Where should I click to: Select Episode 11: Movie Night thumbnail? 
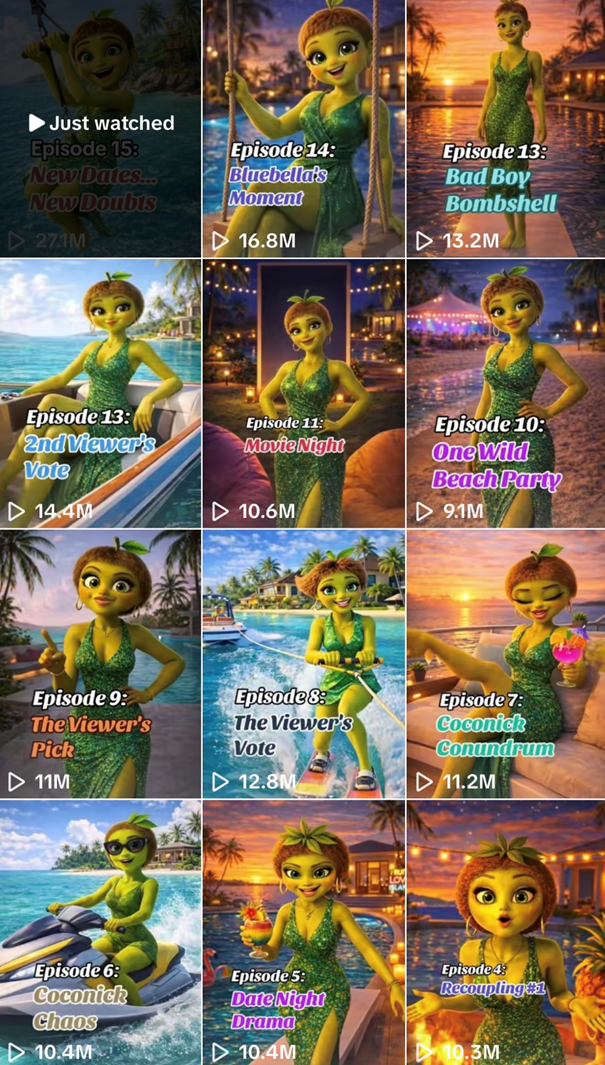click(x=303, y=394)
